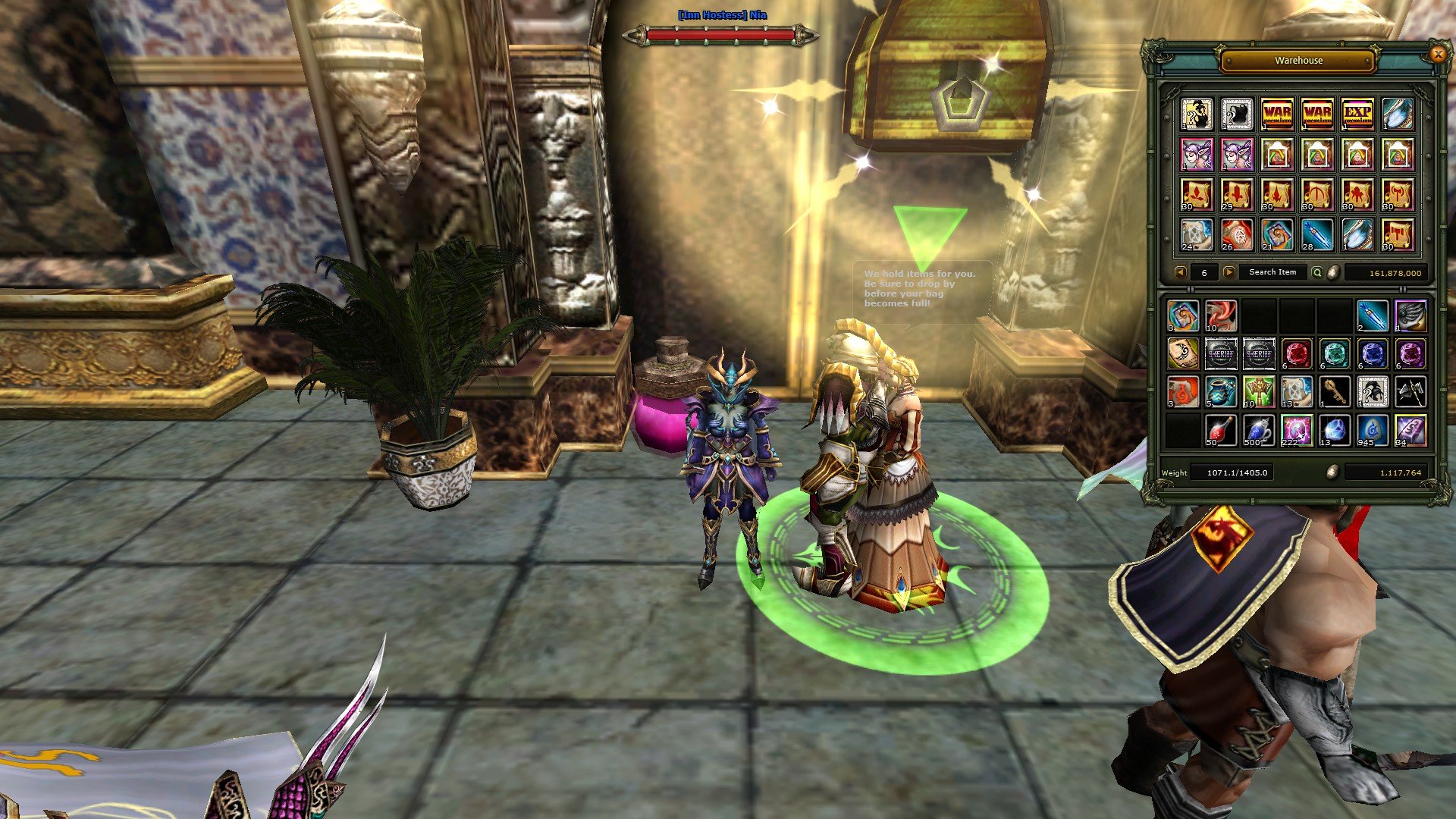The image size is (1456, 819).
Task: Go to the next warehouse page
Action: click(x=1228, y=272)
